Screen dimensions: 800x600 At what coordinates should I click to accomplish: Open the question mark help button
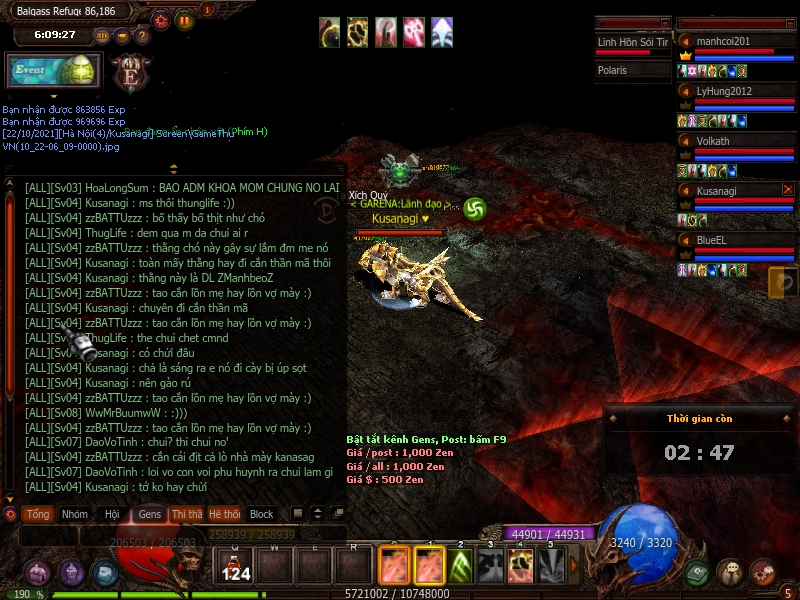tap(142, 35)
